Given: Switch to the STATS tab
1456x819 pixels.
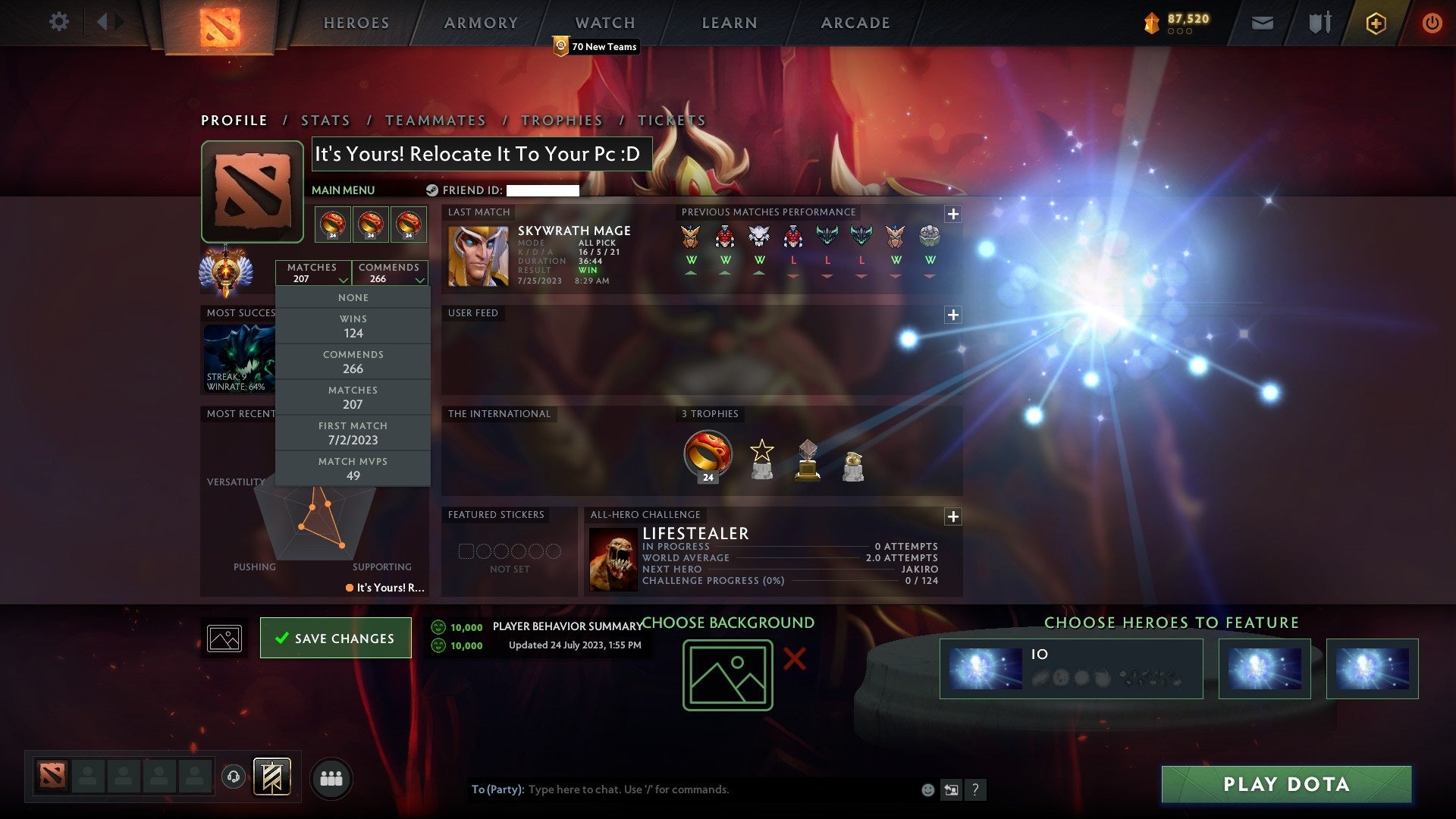Looking at the screenshot, I should pos(324,120).
